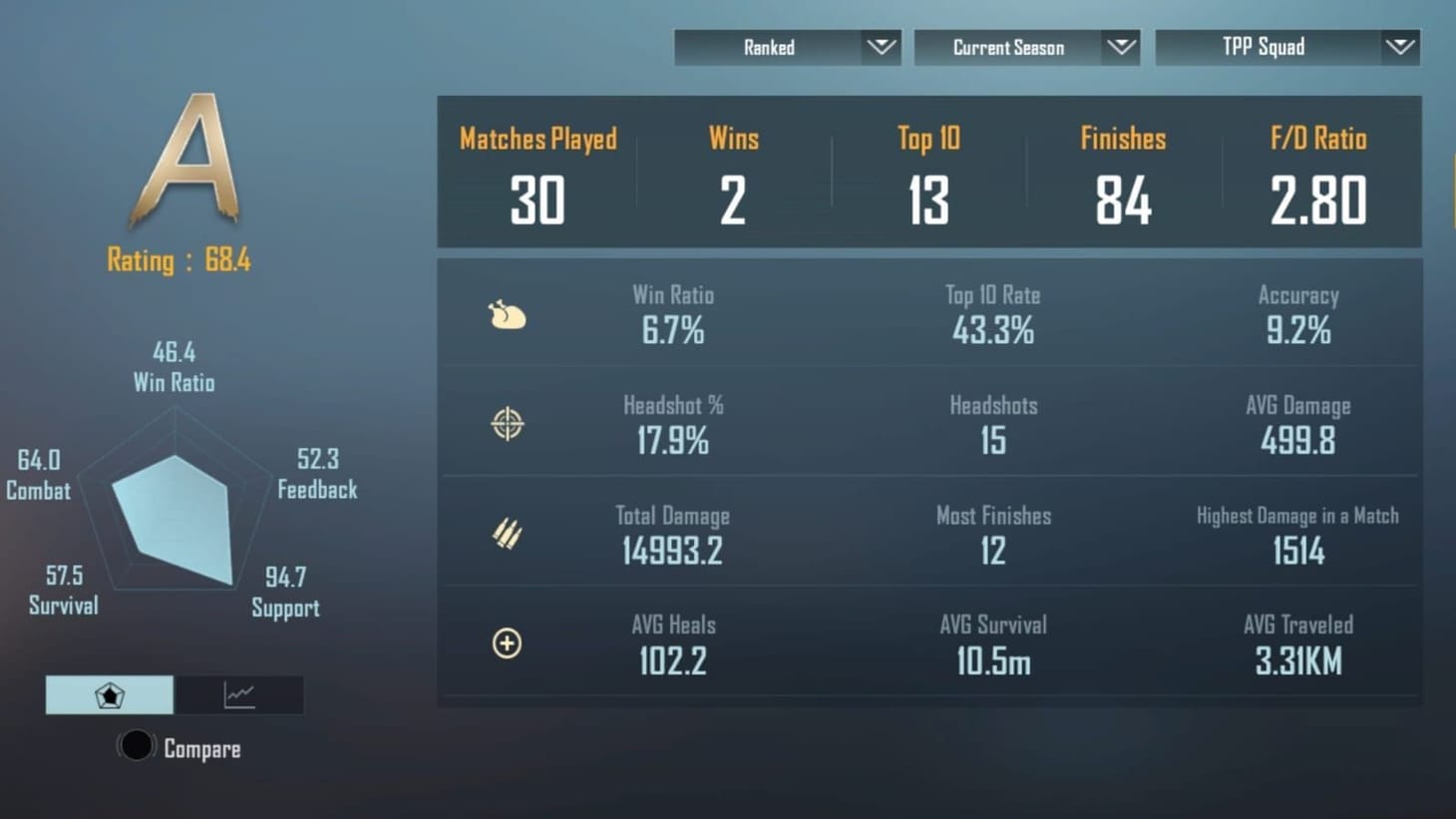Select the line graph trend view icon
Viewport: 1456px width, 819px height.
(x=239, y=695)
